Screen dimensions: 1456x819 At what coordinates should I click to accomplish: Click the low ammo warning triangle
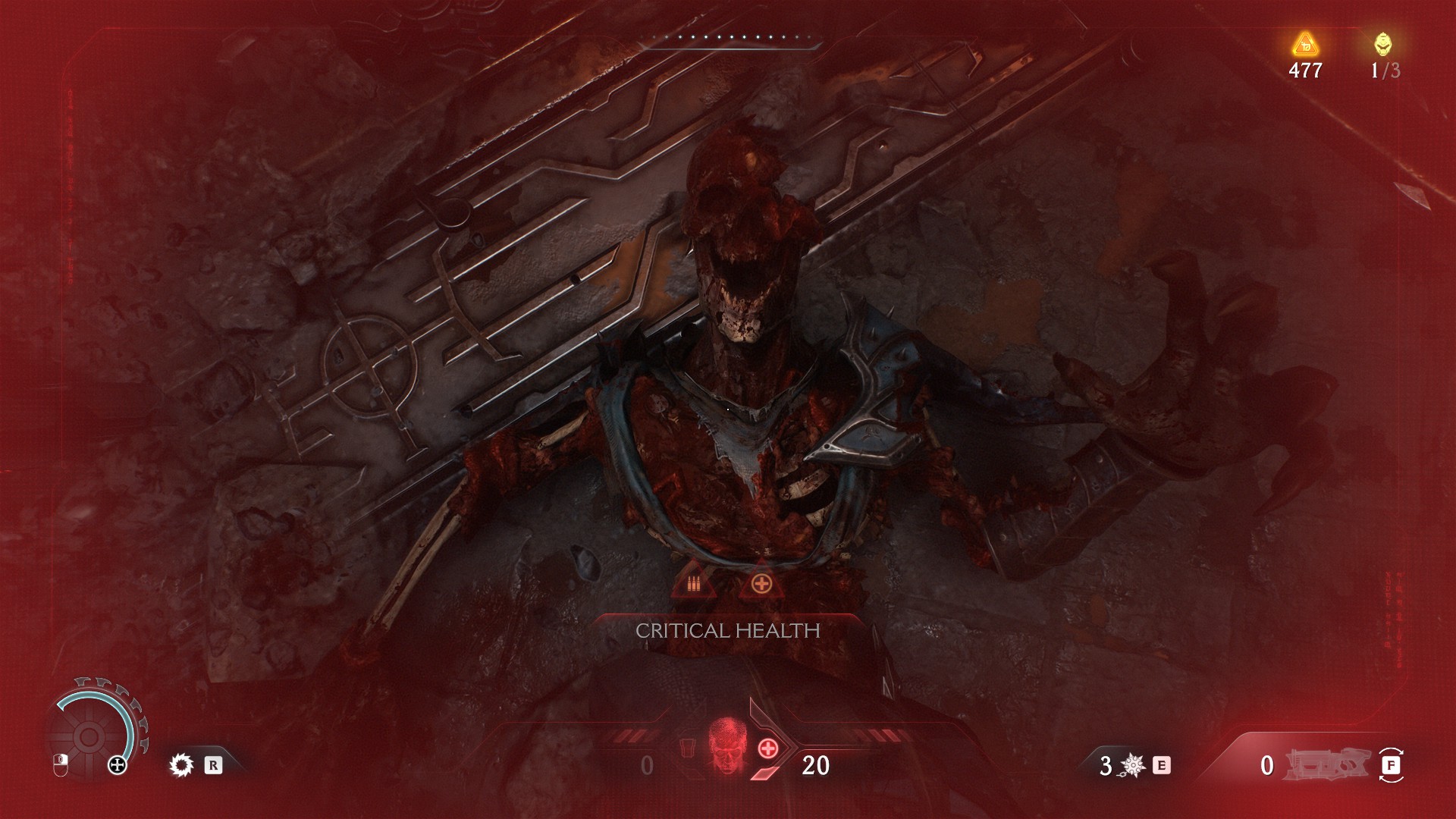(692, 582)
